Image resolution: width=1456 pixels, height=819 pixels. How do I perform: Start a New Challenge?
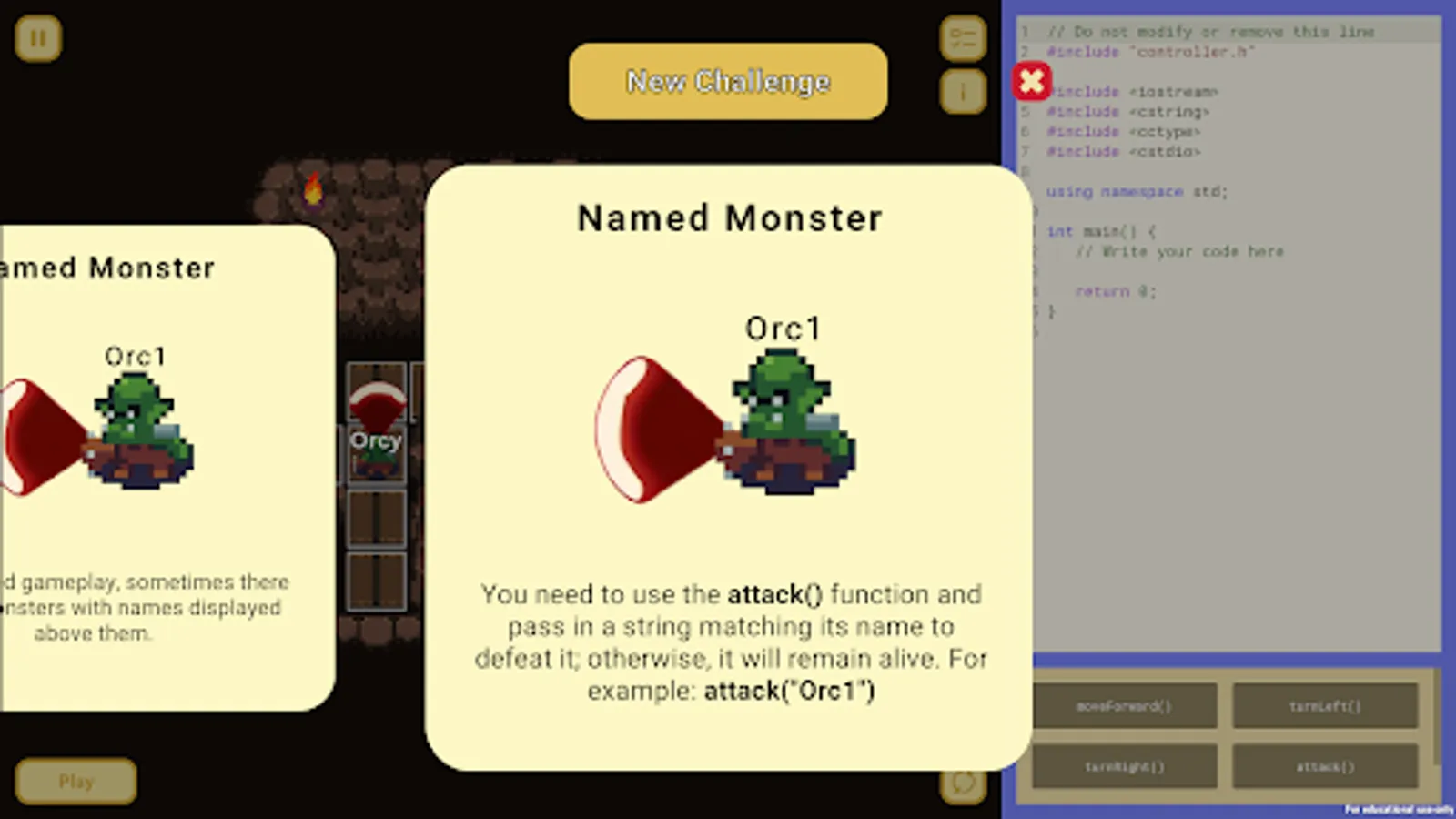pos(727,81)
